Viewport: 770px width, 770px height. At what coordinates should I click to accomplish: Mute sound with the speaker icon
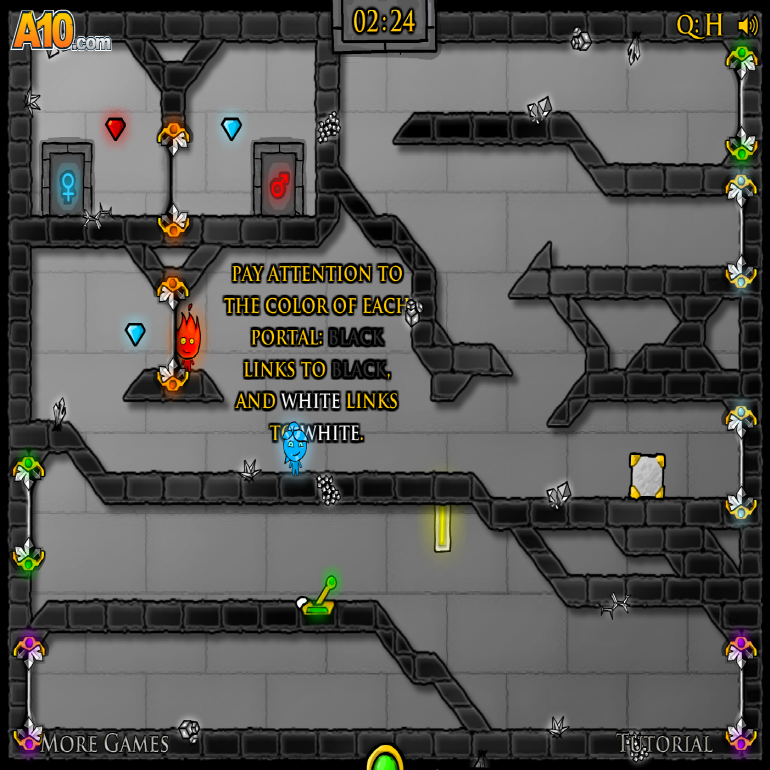(x=747, y=25)
